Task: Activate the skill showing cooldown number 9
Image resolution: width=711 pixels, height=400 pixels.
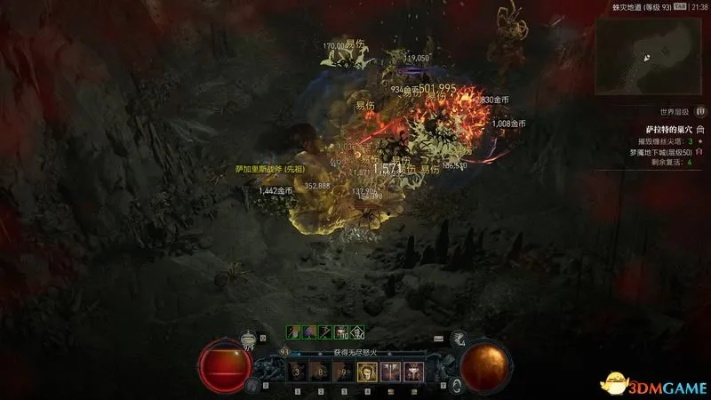Action: pyautogui.click(x=344, y=372)
